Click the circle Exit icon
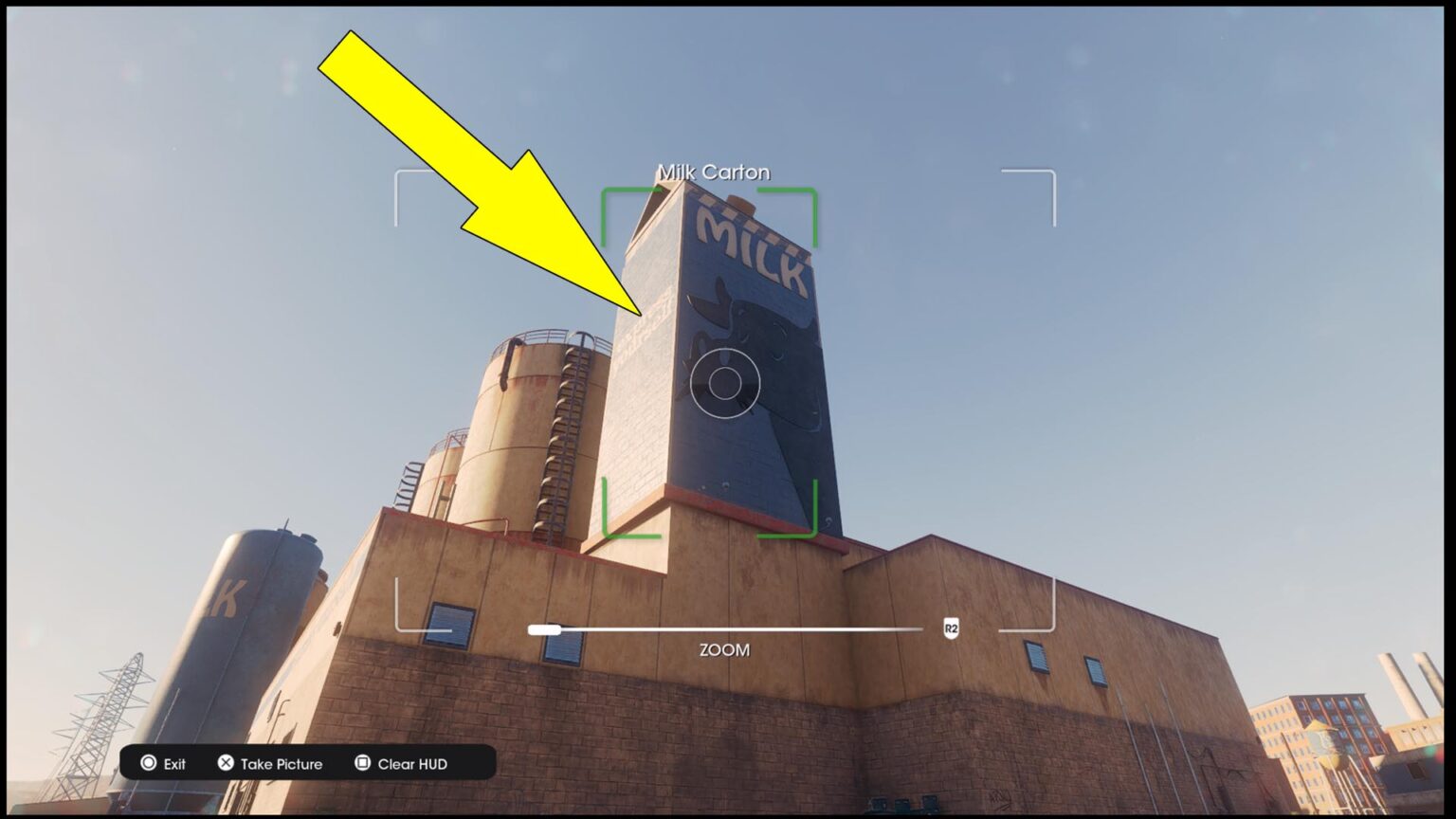1456x819 pixels. [x=150, y=763]
